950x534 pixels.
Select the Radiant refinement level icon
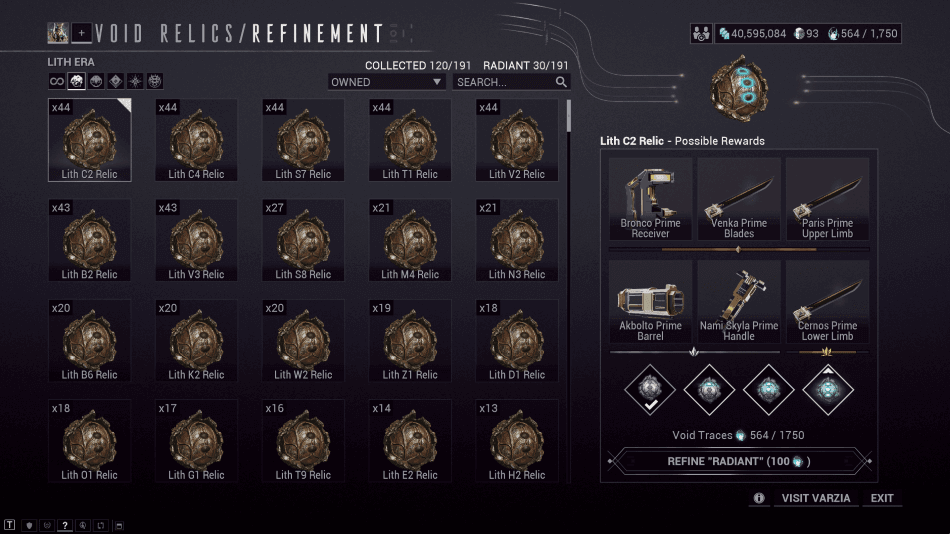828,387
